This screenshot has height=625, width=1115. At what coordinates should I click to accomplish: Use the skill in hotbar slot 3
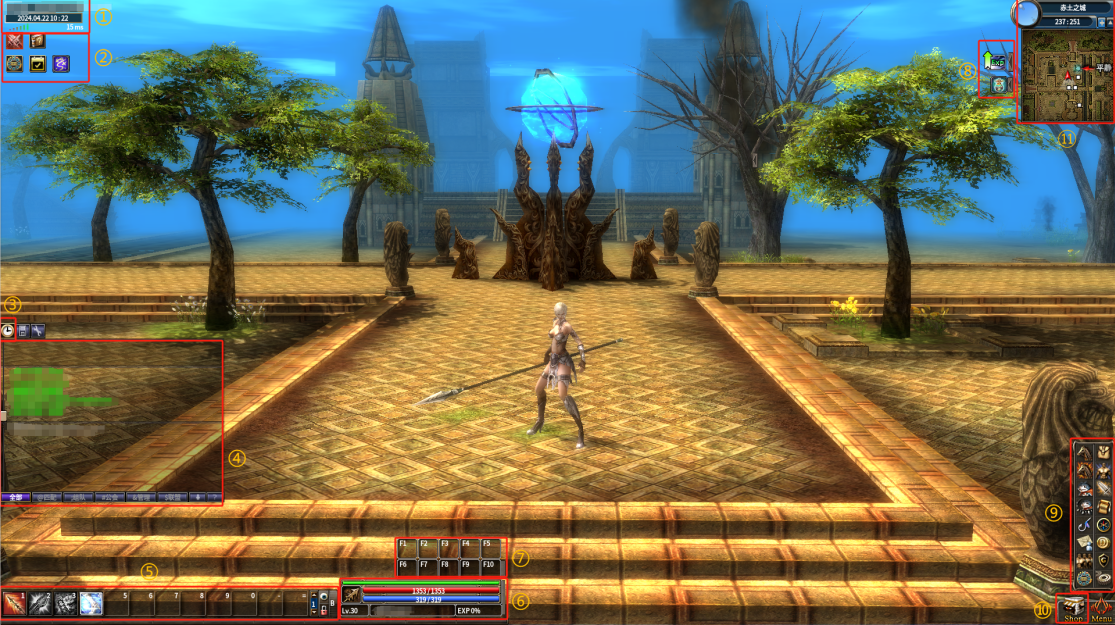(66, 602)
